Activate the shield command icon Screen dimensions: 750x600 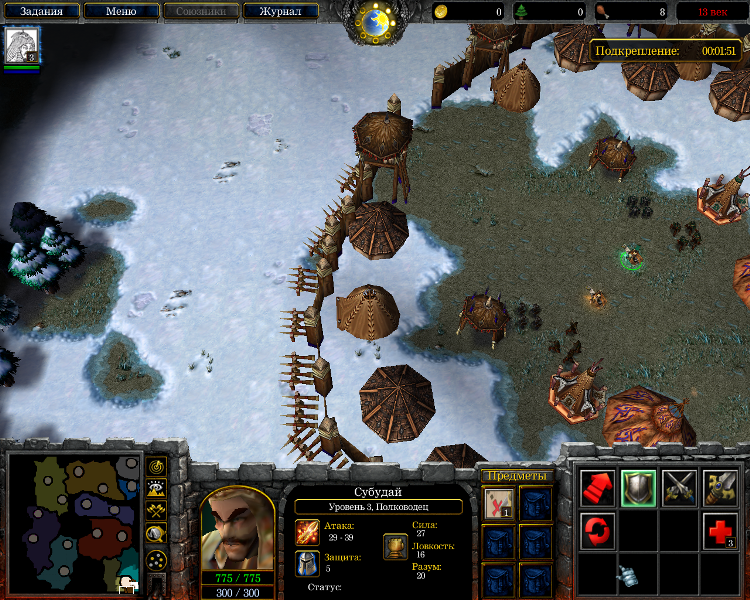[x=638, y=487]
